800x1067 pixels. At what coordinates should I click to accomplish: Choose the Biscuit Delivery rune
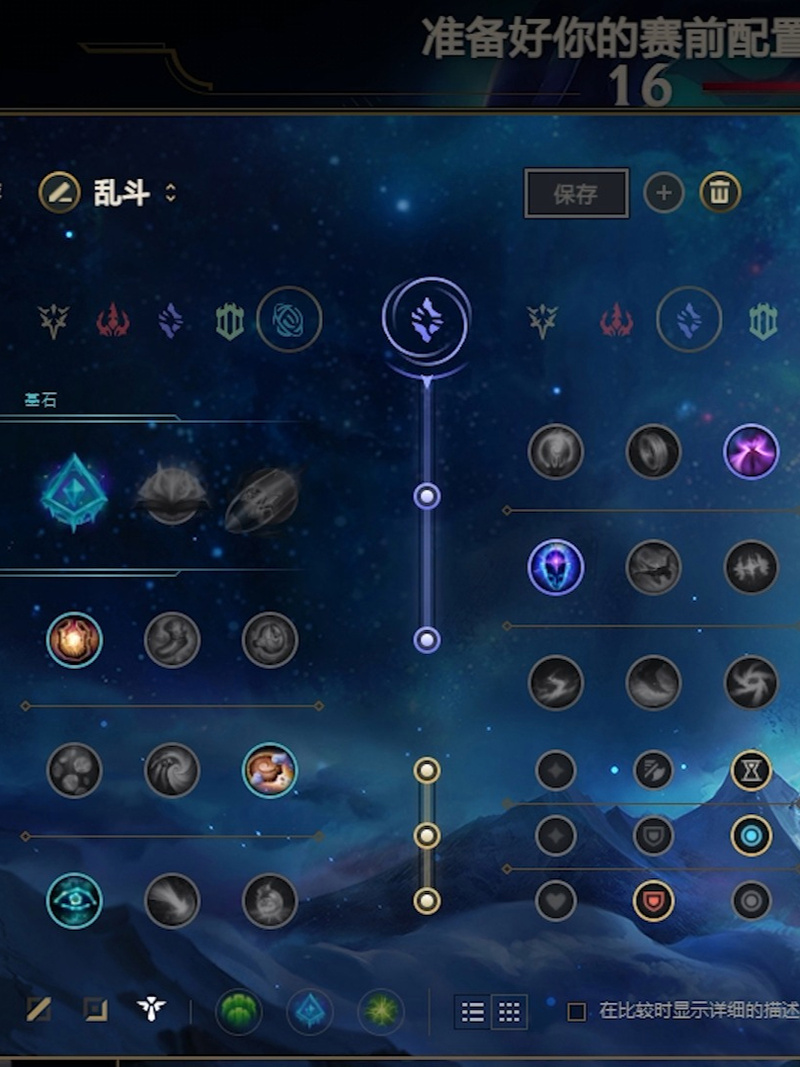click(x=270, y=770)
